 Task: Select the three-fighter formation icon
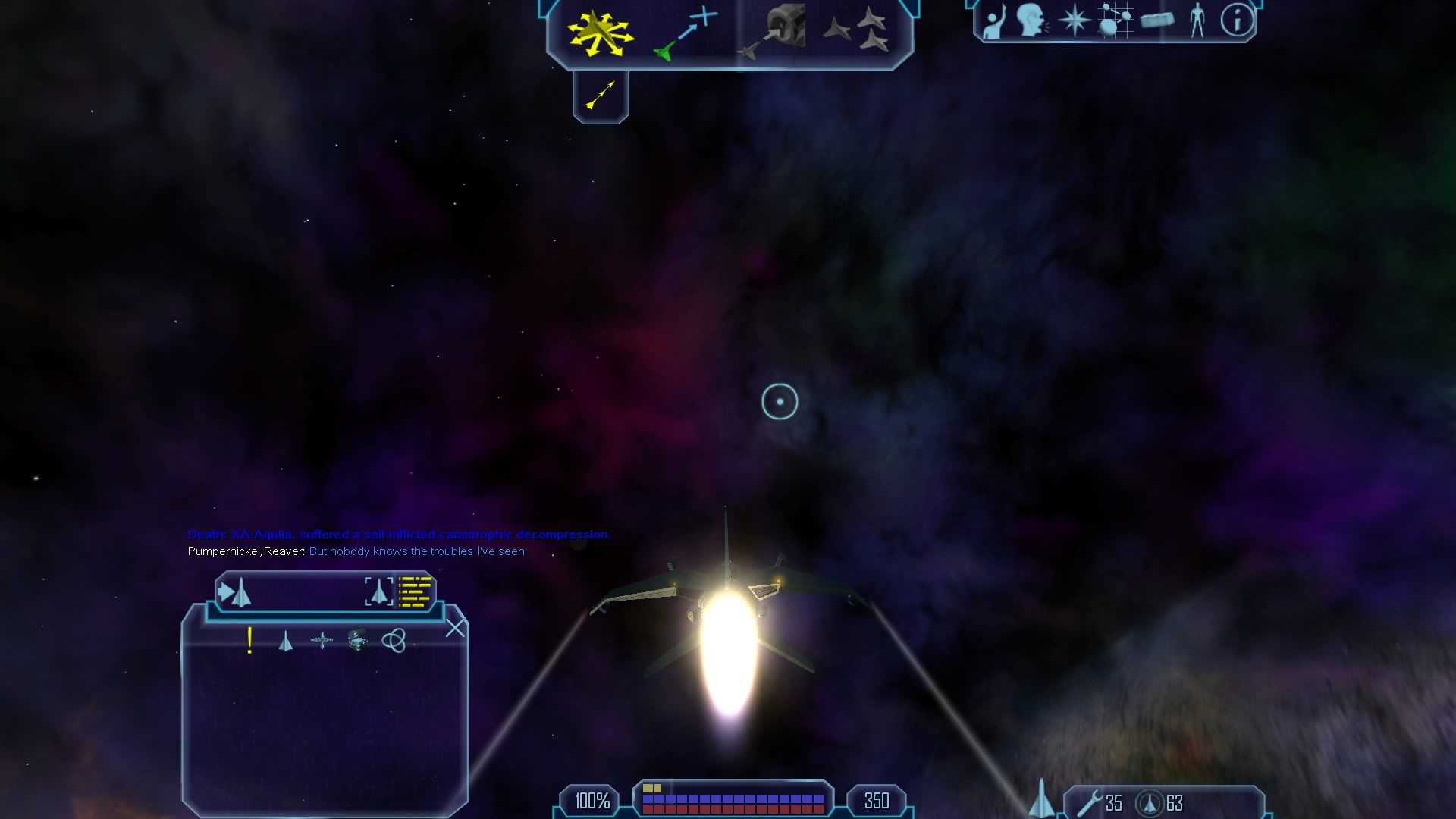859,30
